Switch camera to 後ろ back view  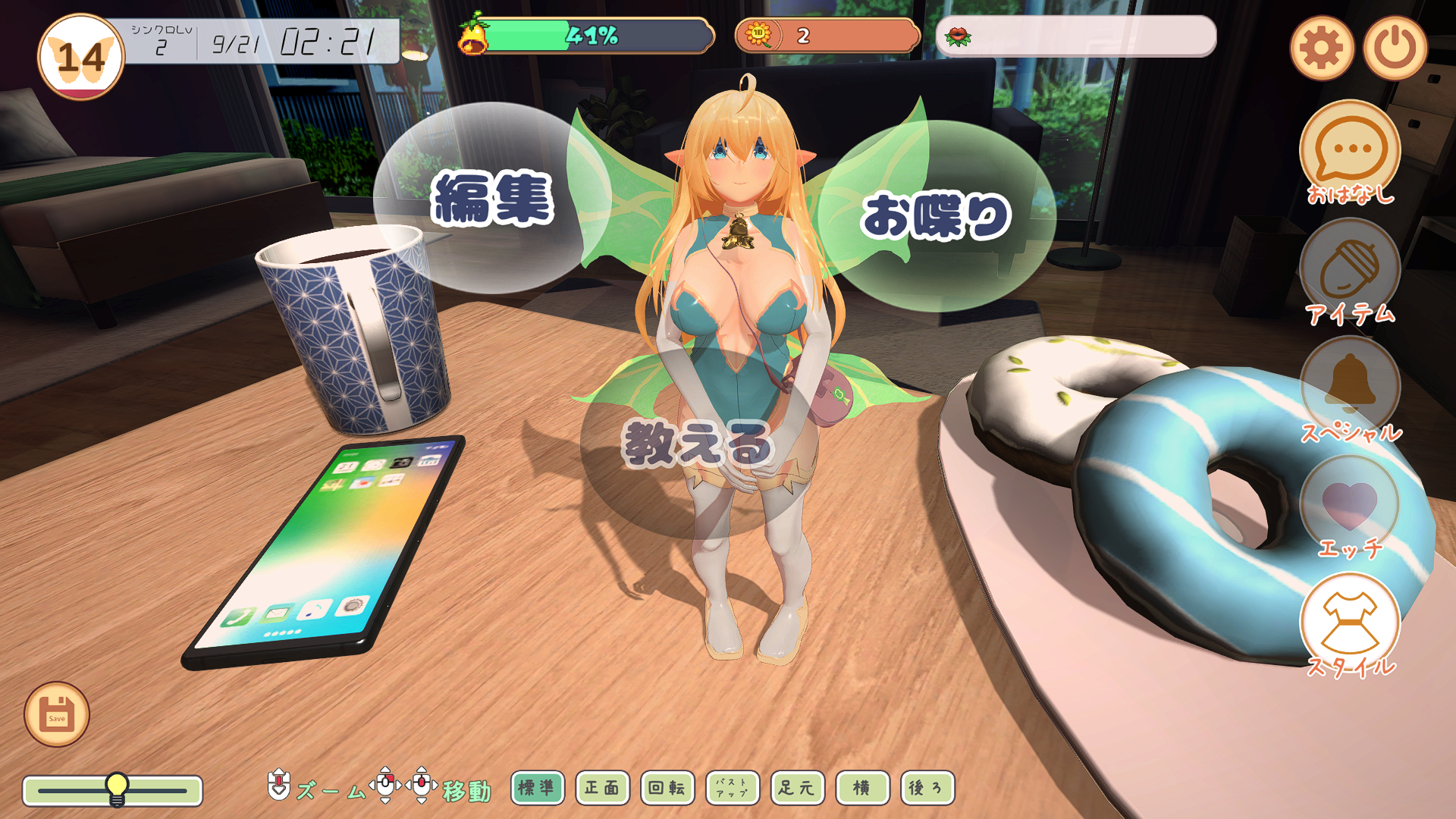click(x=927, y=788)
